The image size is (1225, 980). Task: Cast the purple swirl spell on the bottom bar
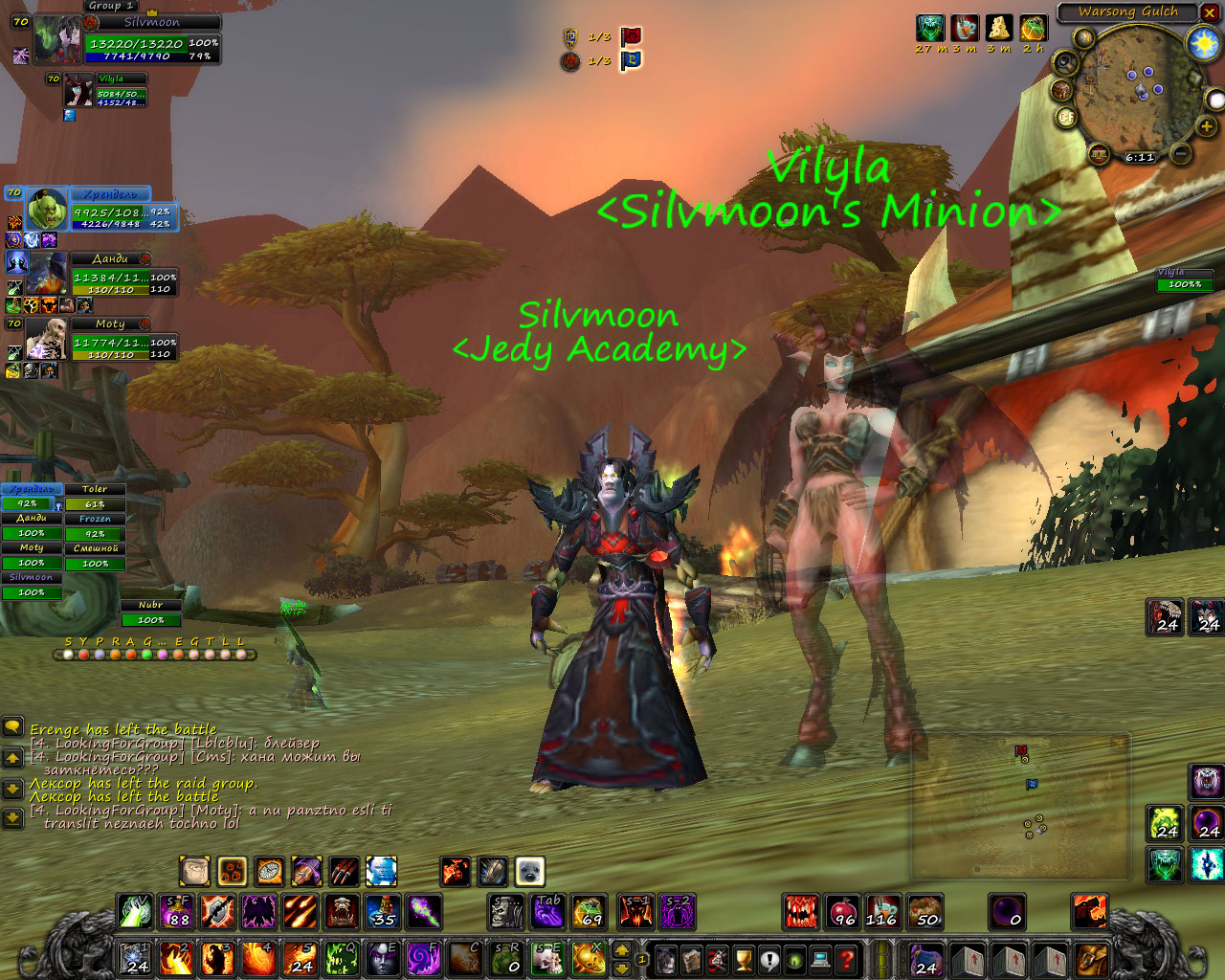[423, 958]
